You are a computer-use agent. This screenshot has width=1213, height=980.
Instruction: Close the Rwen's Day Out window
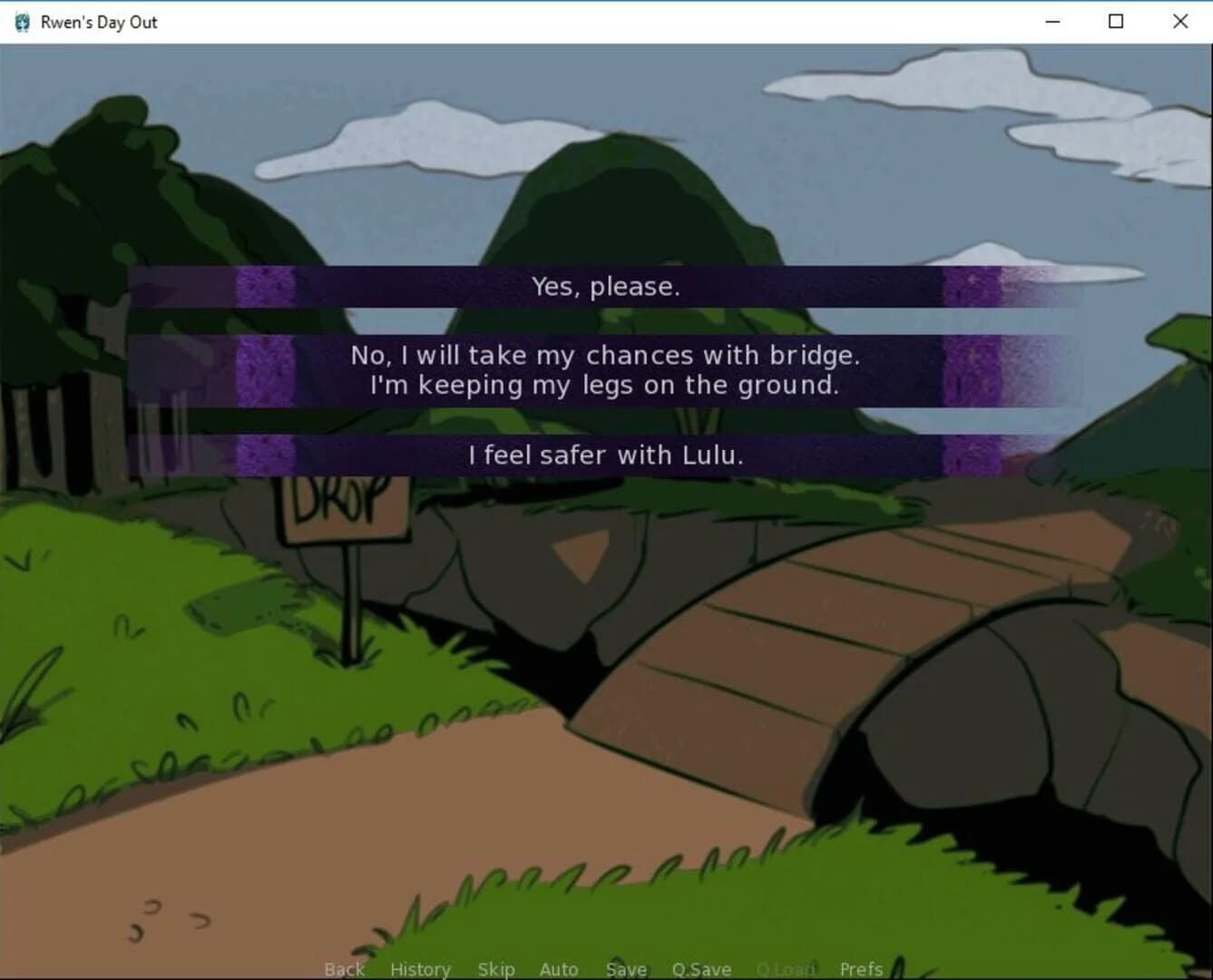coord(1179,21)
